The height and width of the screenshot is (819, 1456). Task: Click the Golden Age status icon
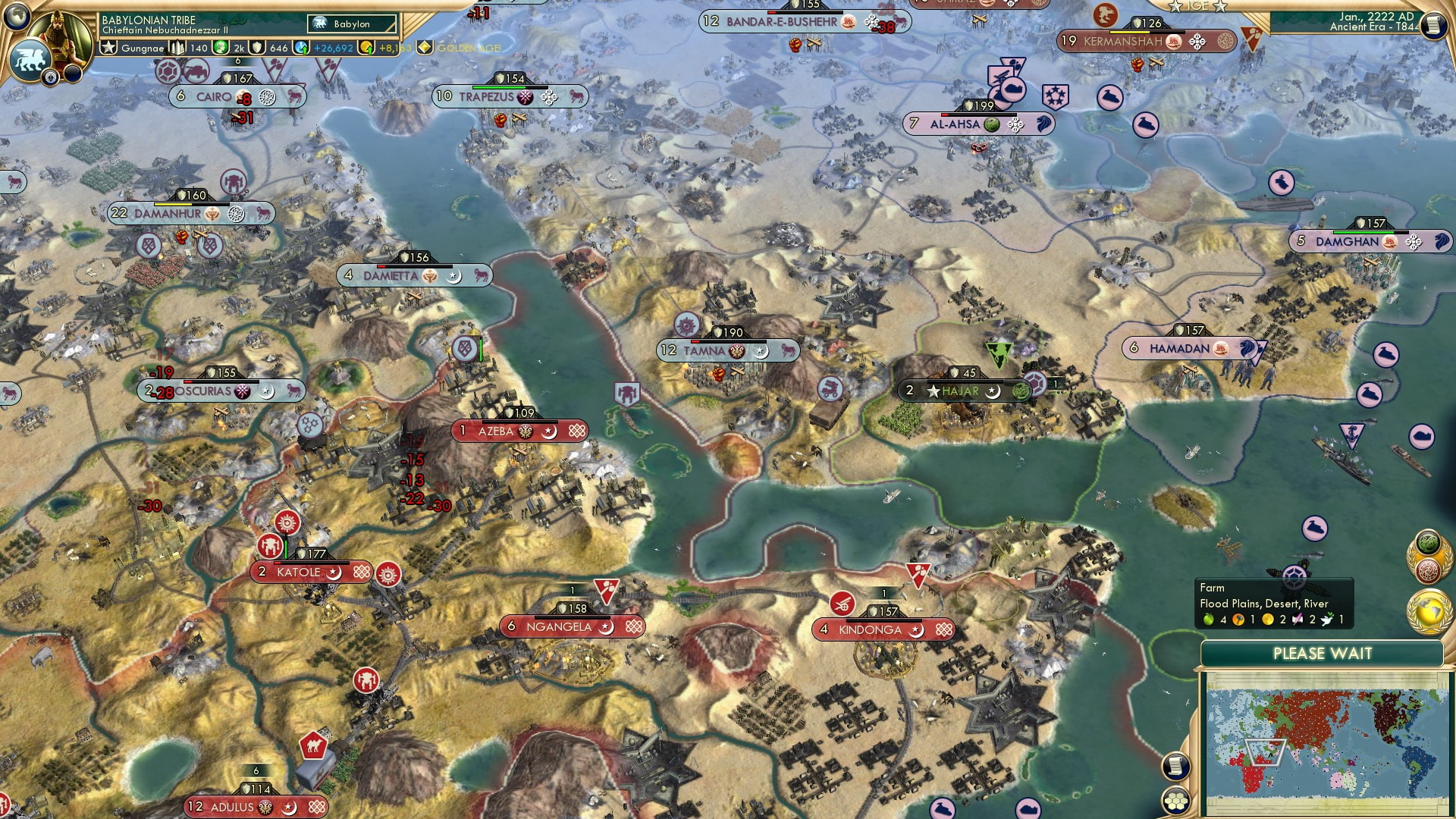pyautogui.click(x=425, y=48)
